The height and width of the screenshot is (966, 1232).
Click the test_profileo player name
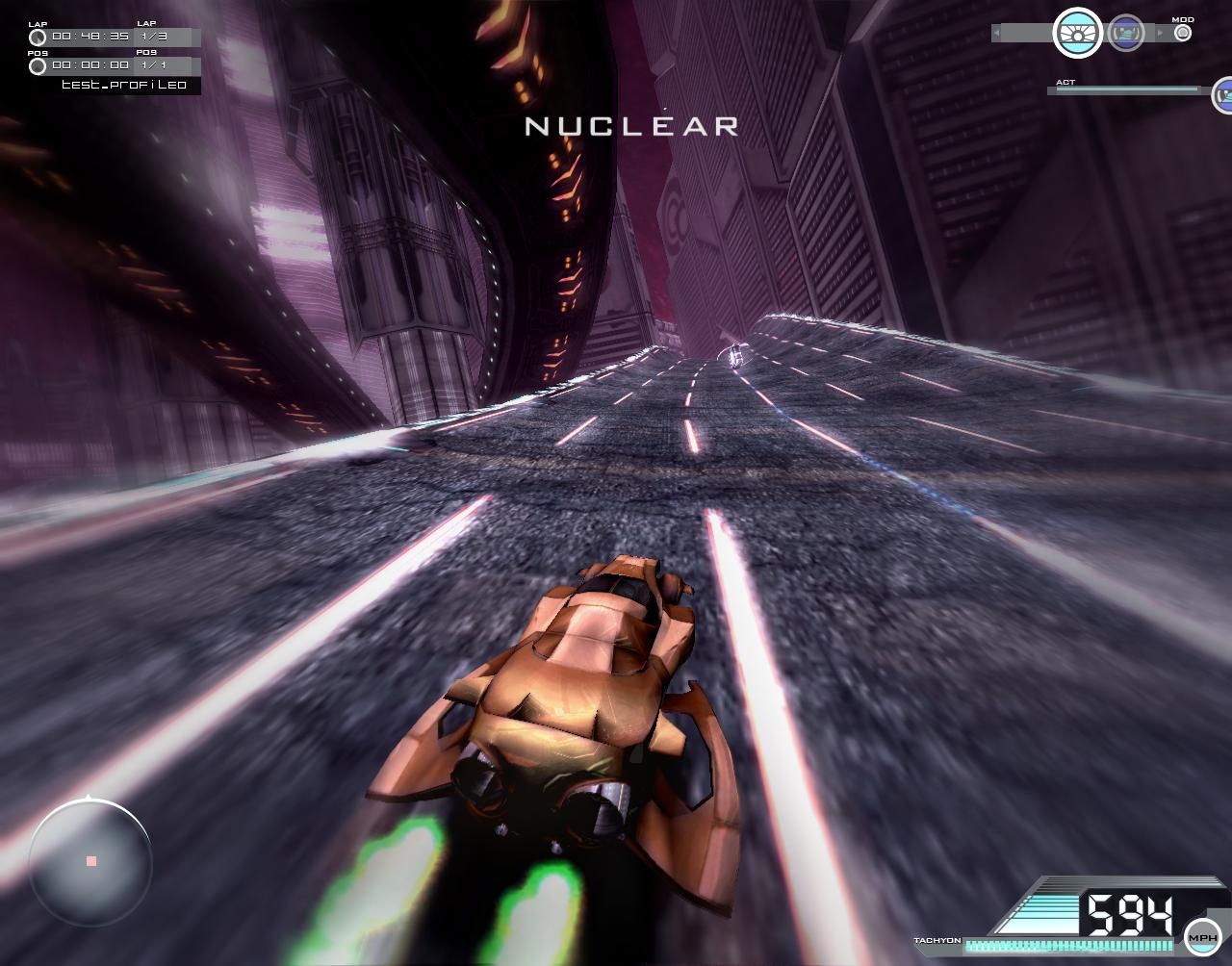pos(124,84)
